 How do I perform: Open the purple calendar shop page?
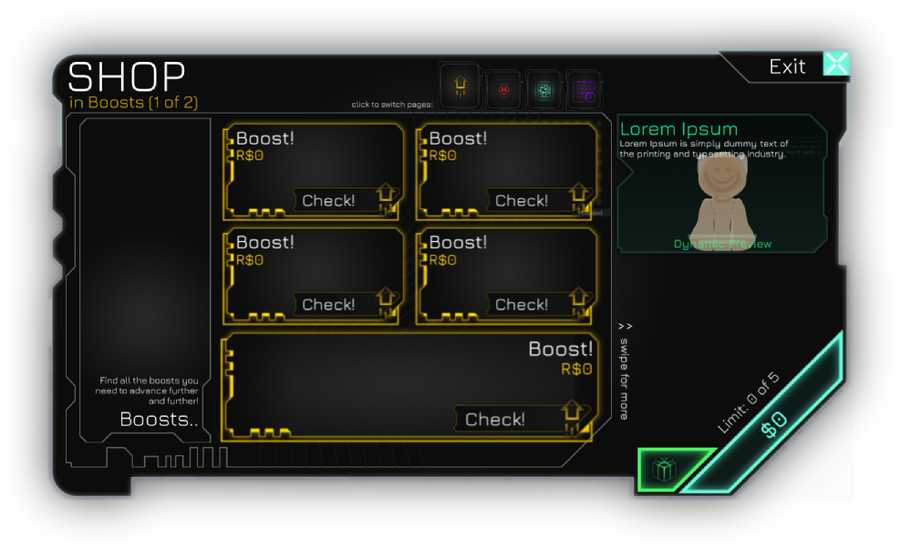pos(583,91)
